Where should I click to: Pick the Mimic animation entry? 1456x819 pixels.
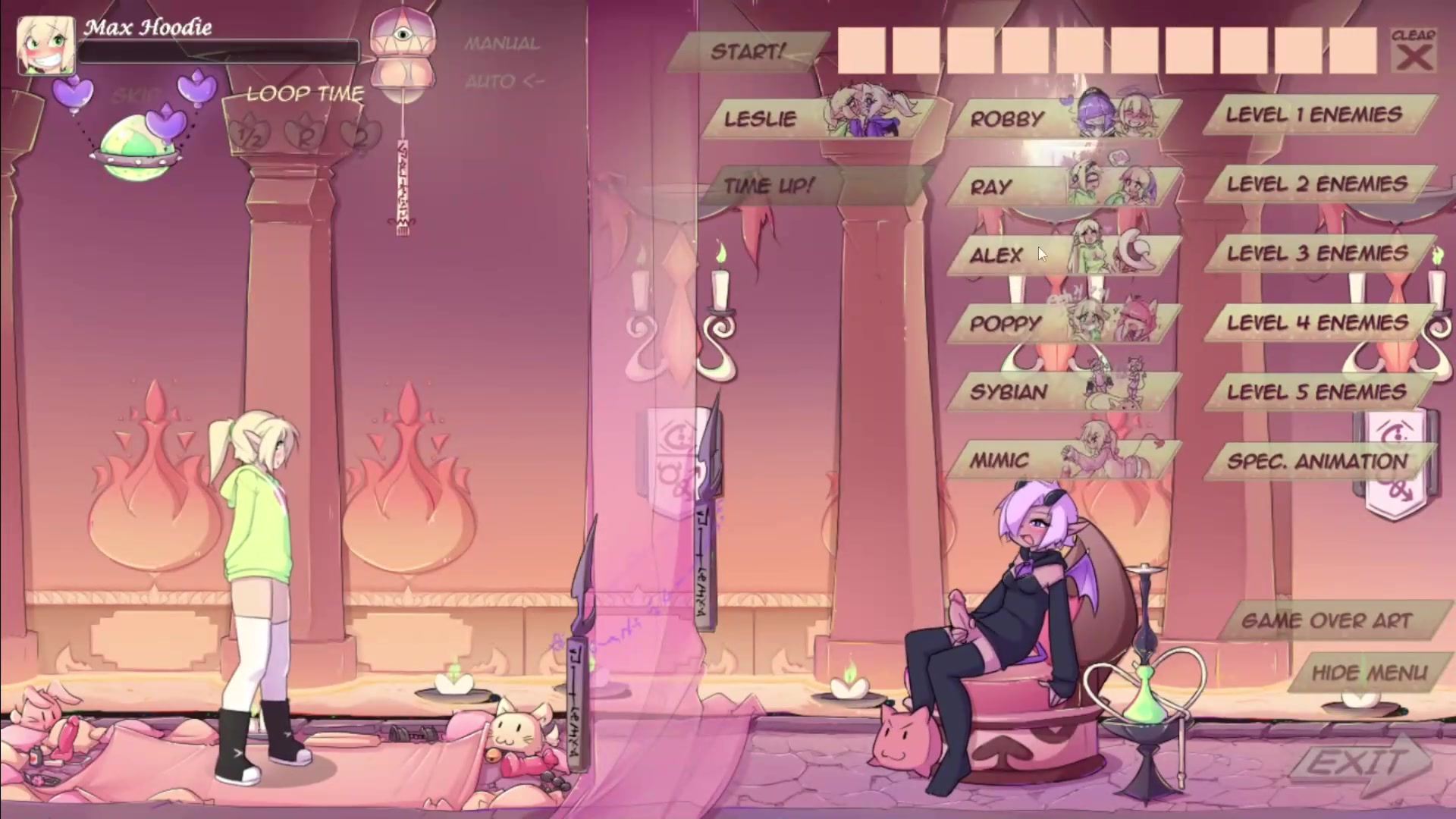point(1062,460)
